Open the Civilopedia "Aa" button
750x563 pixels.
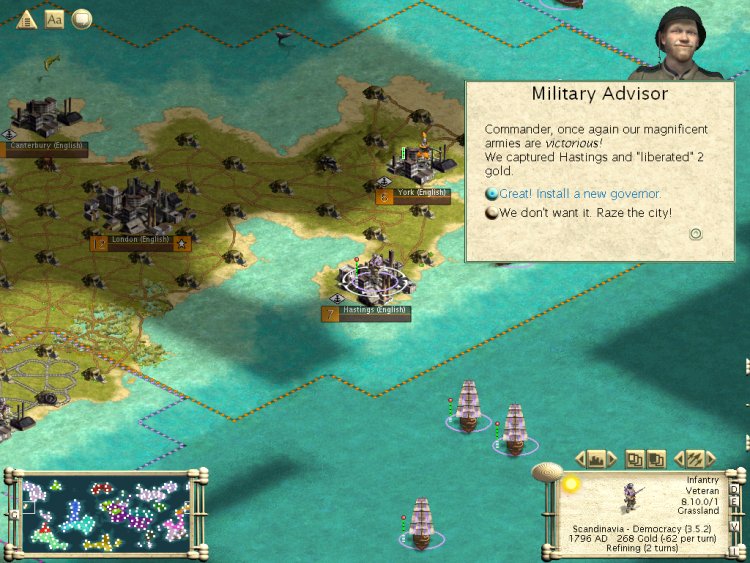tap(54, 19)
